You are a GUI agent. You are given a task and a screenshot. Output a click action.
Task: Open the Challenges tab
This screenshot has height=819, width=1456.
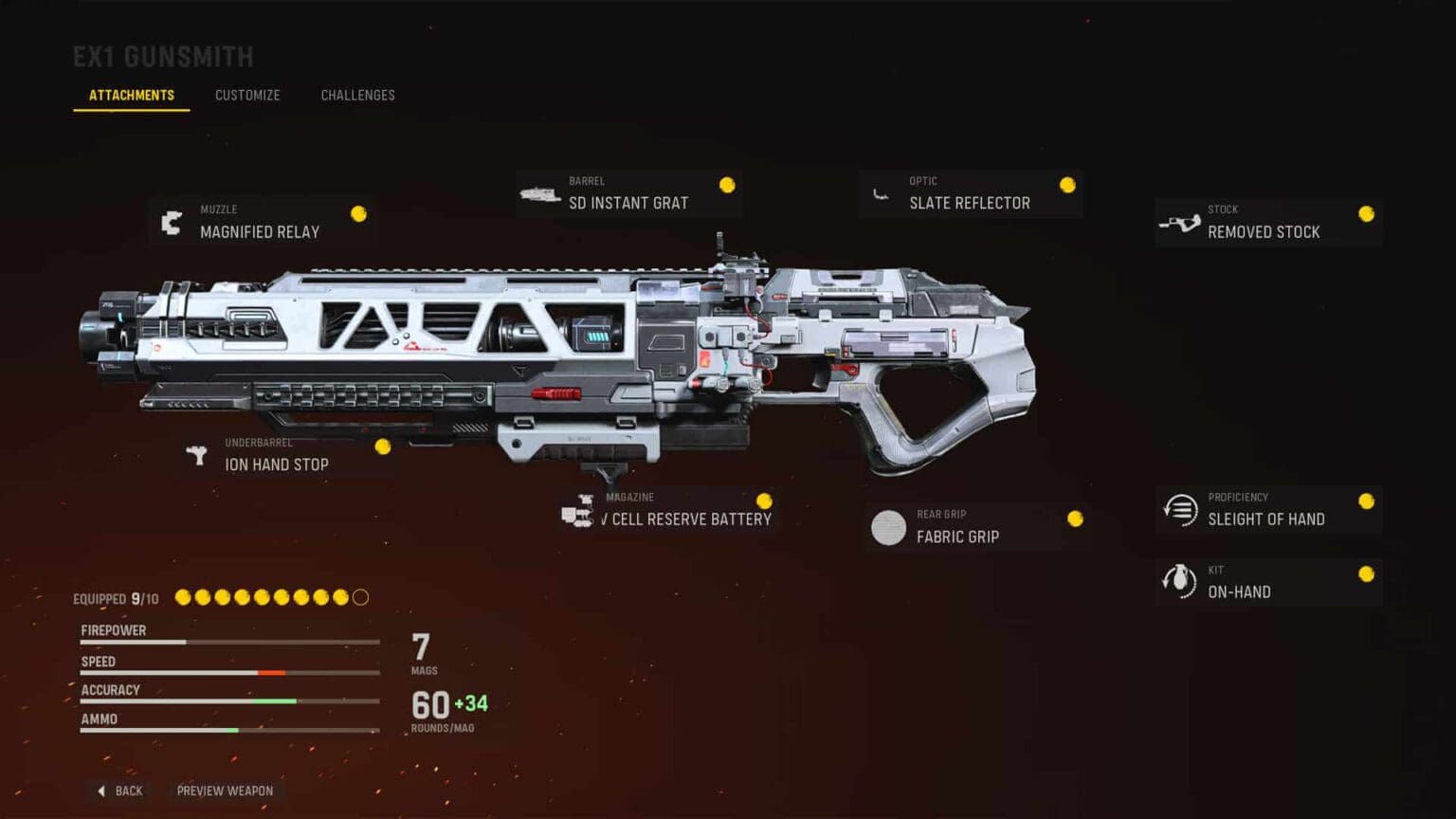357,95
